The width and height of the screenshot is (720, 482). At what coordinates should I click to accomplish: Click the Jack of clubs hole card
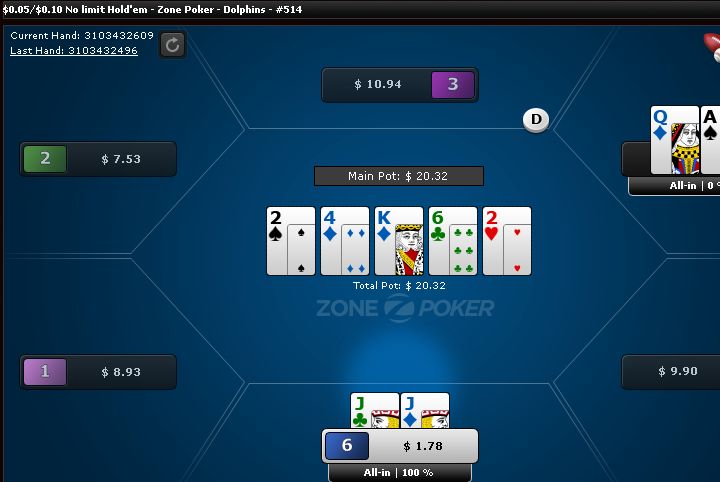pyautogui.click(x=373, y=412)
